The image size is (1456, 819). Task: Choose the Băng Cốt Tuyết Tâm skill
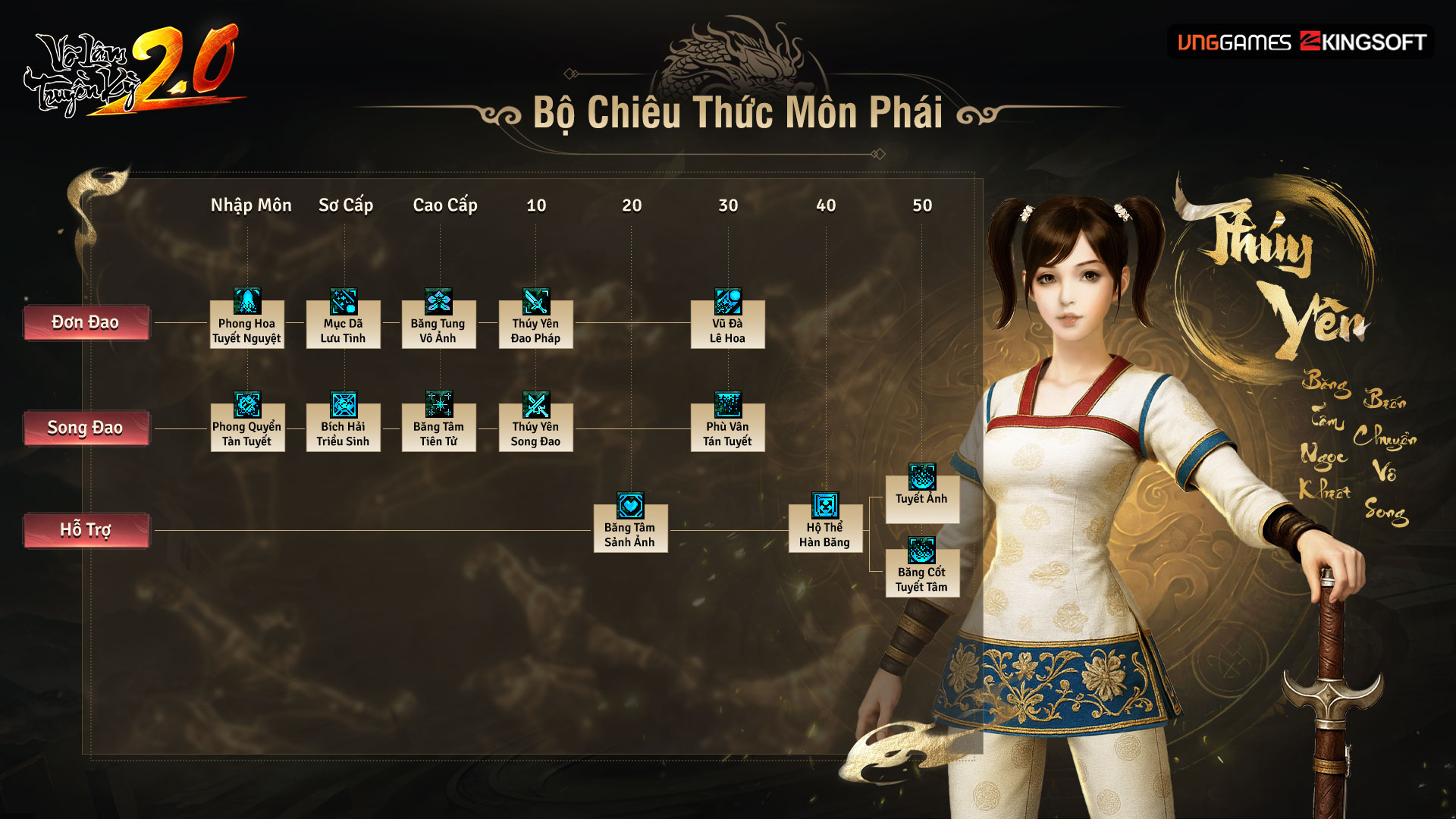coord(922,569)
